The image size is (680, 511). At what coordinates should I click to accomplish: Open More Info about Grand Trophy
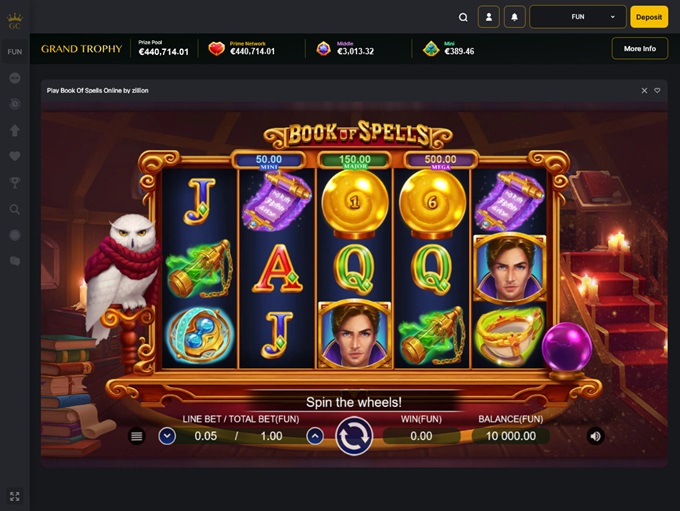click(639, 48)
